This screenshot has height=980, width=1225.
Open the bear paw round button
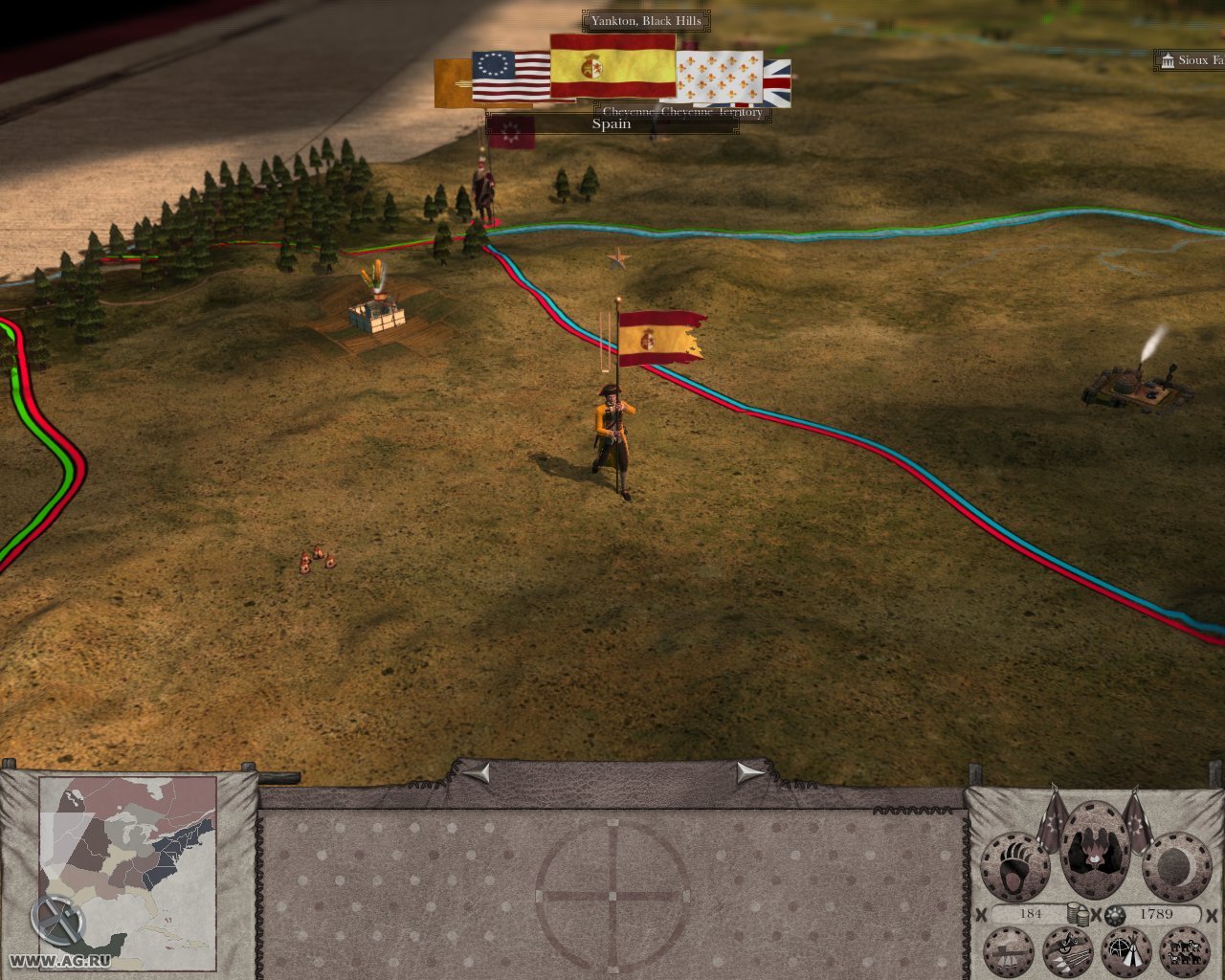tap(1013, 867)
